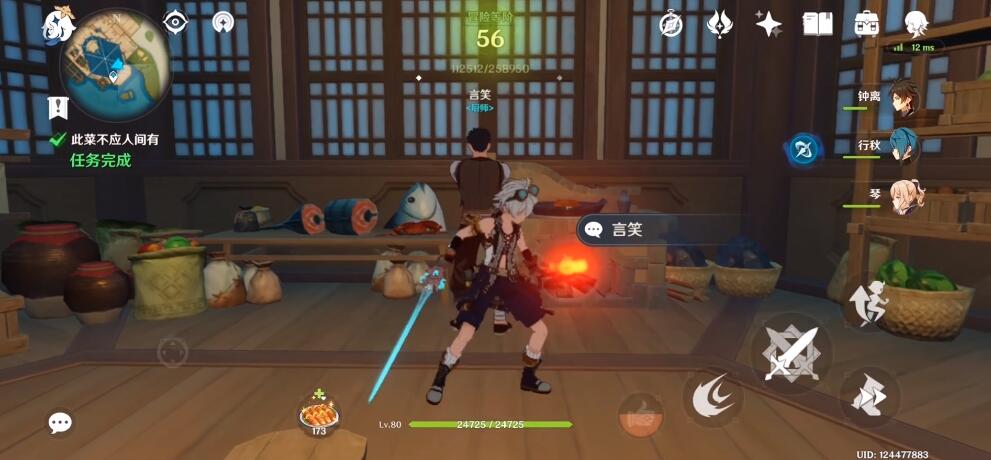Tap the arch icon with a star
991x460 pixels.
224,22
